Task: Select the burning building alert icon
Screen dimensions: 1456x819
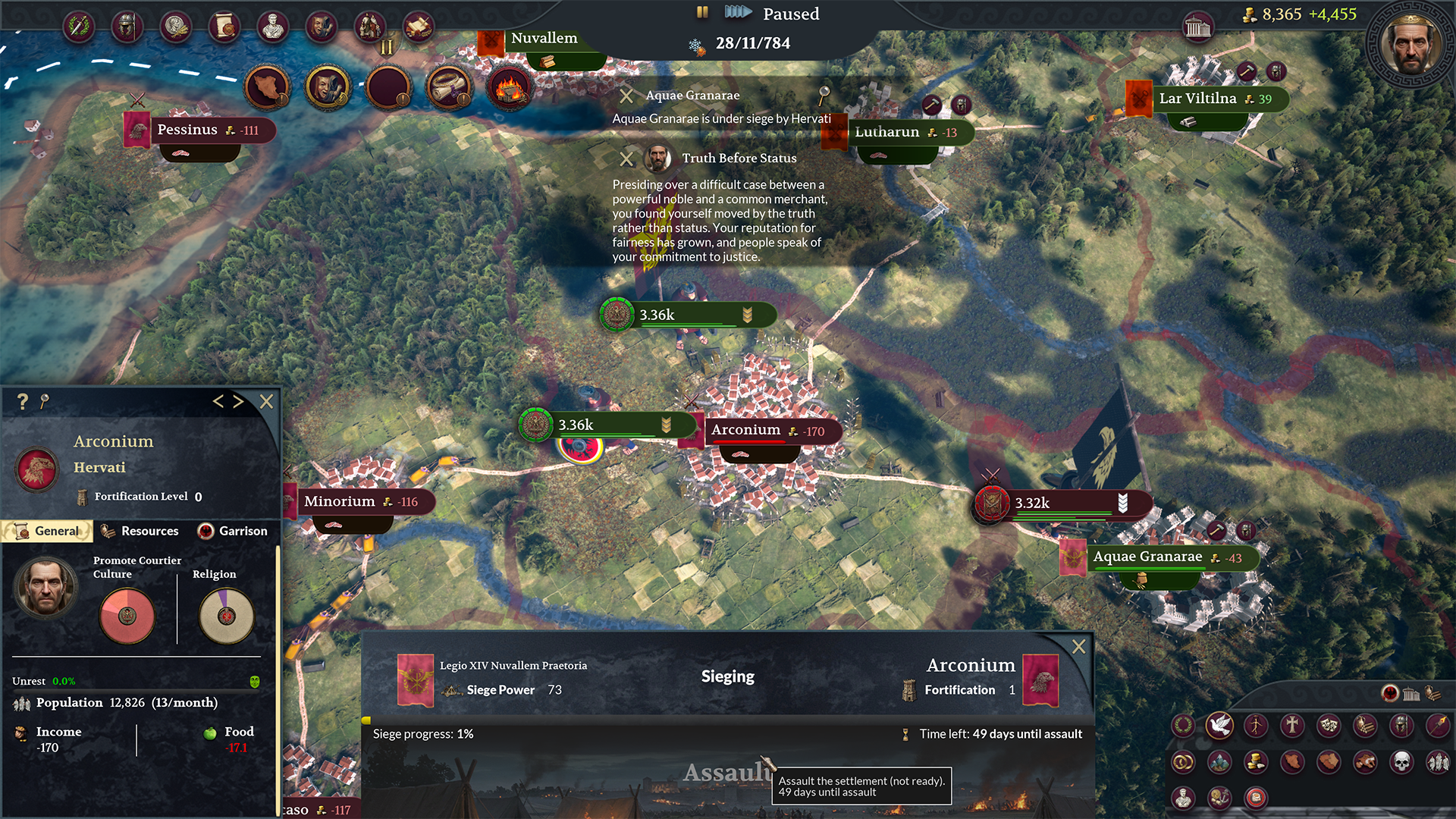Action: point(510,88)
